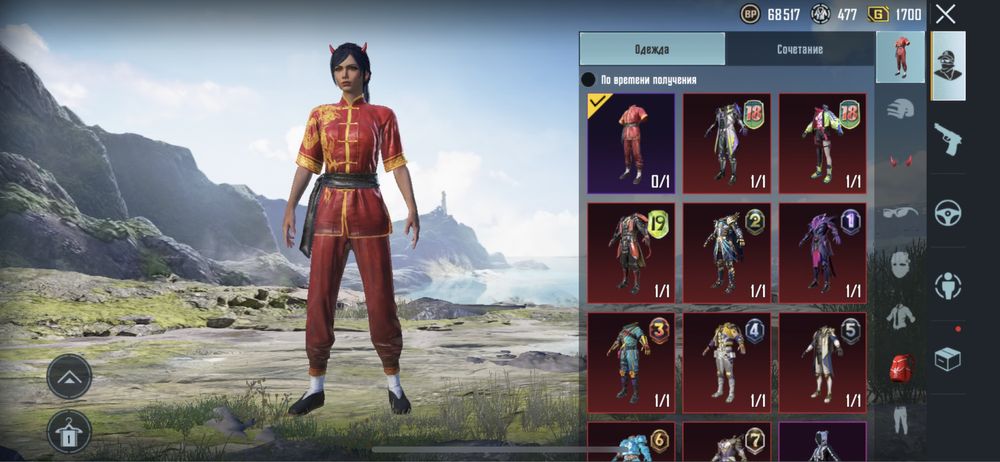Screen dimensions: 1000x462
Task: Switch to the Одежда tab
Action: tap(652, 49)
